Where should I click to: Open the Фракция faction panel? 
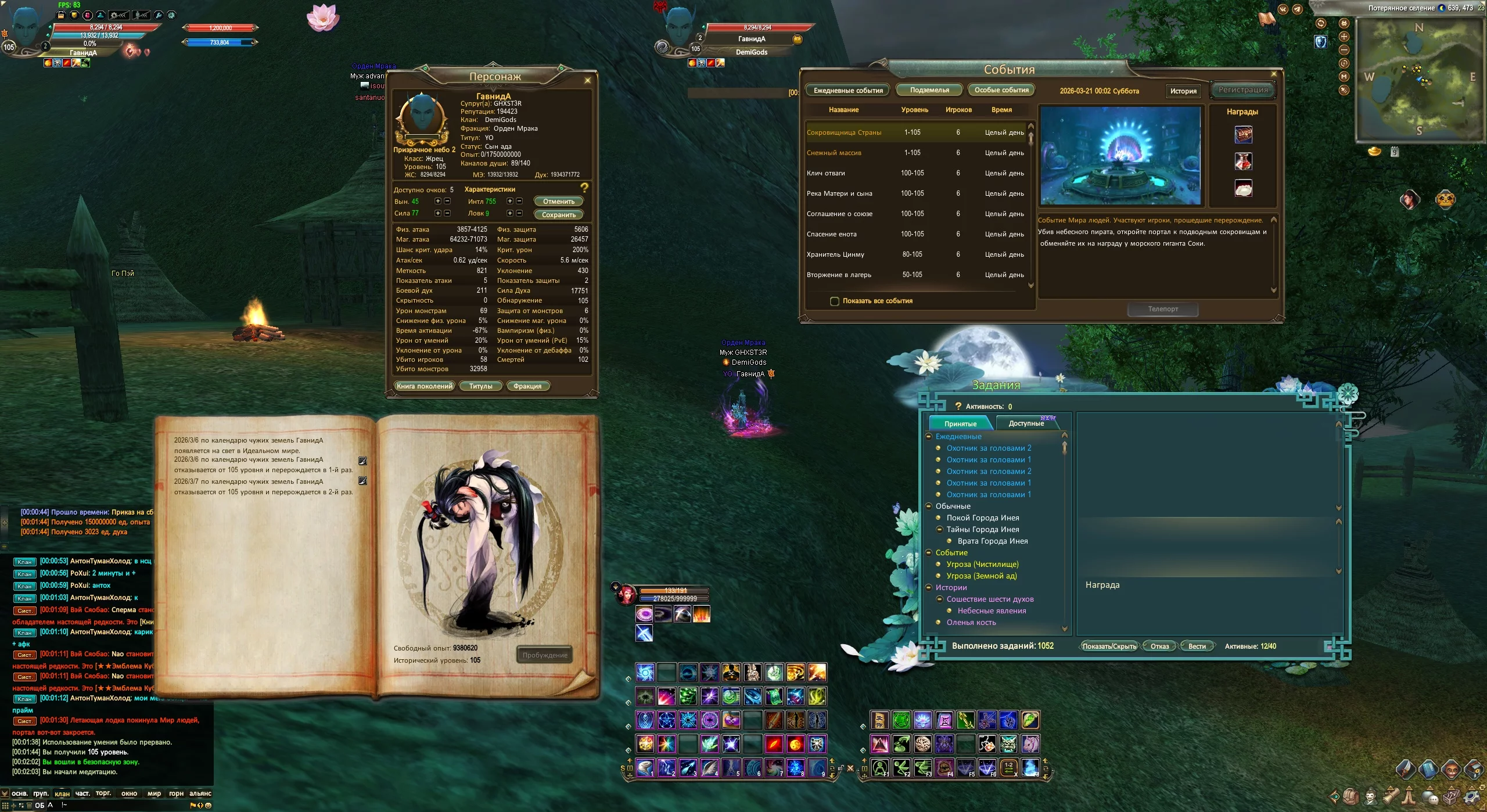(x=527, y=386)
